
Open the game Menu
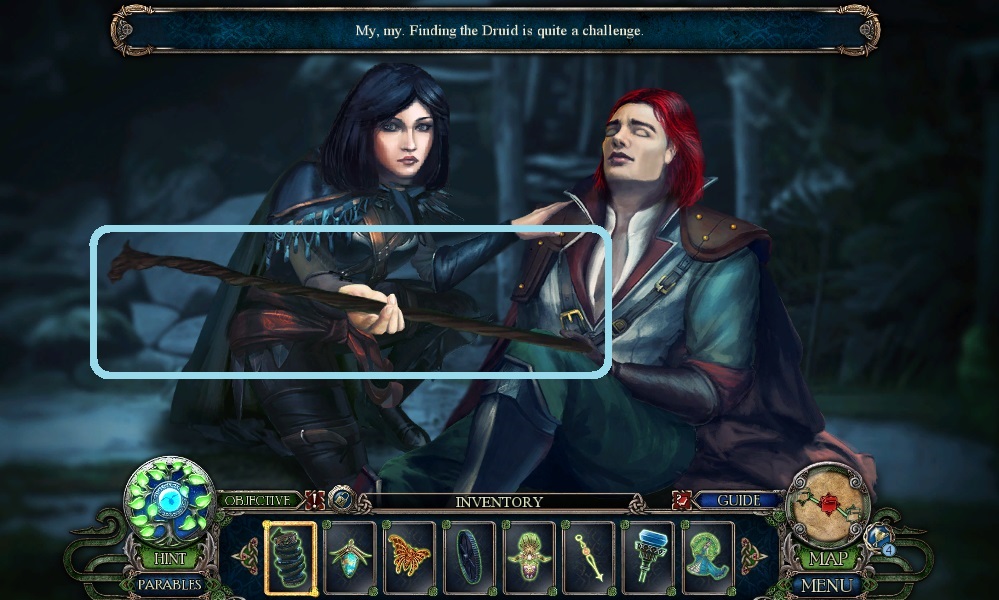tap(828, 584)
